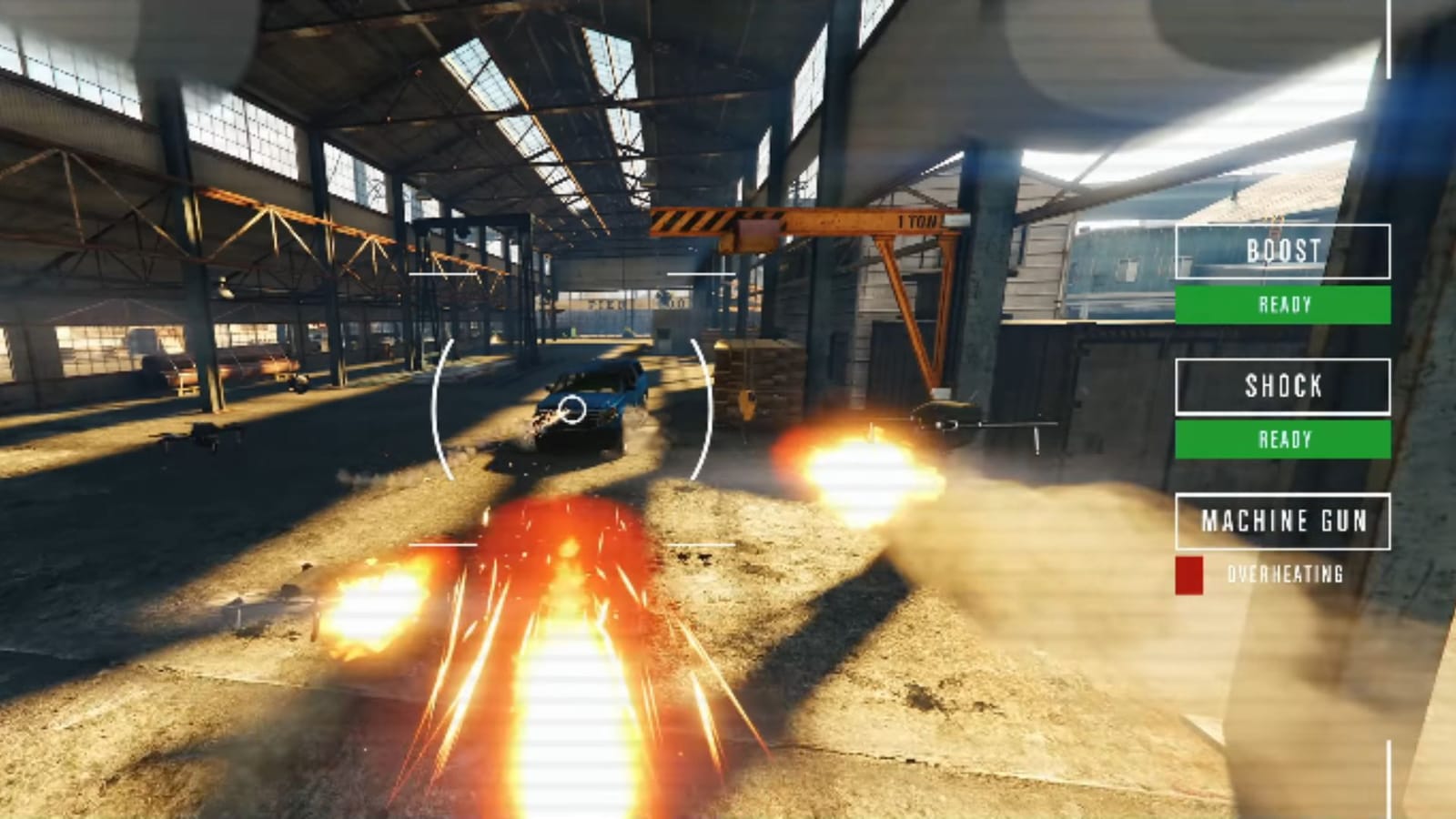Expand the SHOCK status panel
This screenshot has height=819, width=1456.
click(1283, 389)
